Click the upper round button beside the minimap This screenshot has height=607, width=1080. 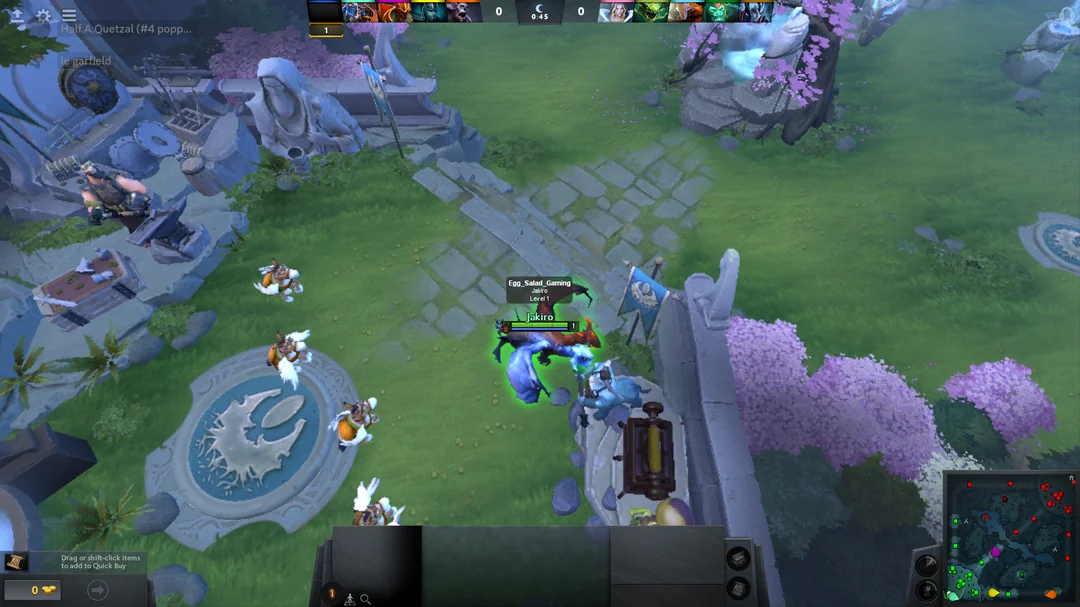tap(927, 564)
